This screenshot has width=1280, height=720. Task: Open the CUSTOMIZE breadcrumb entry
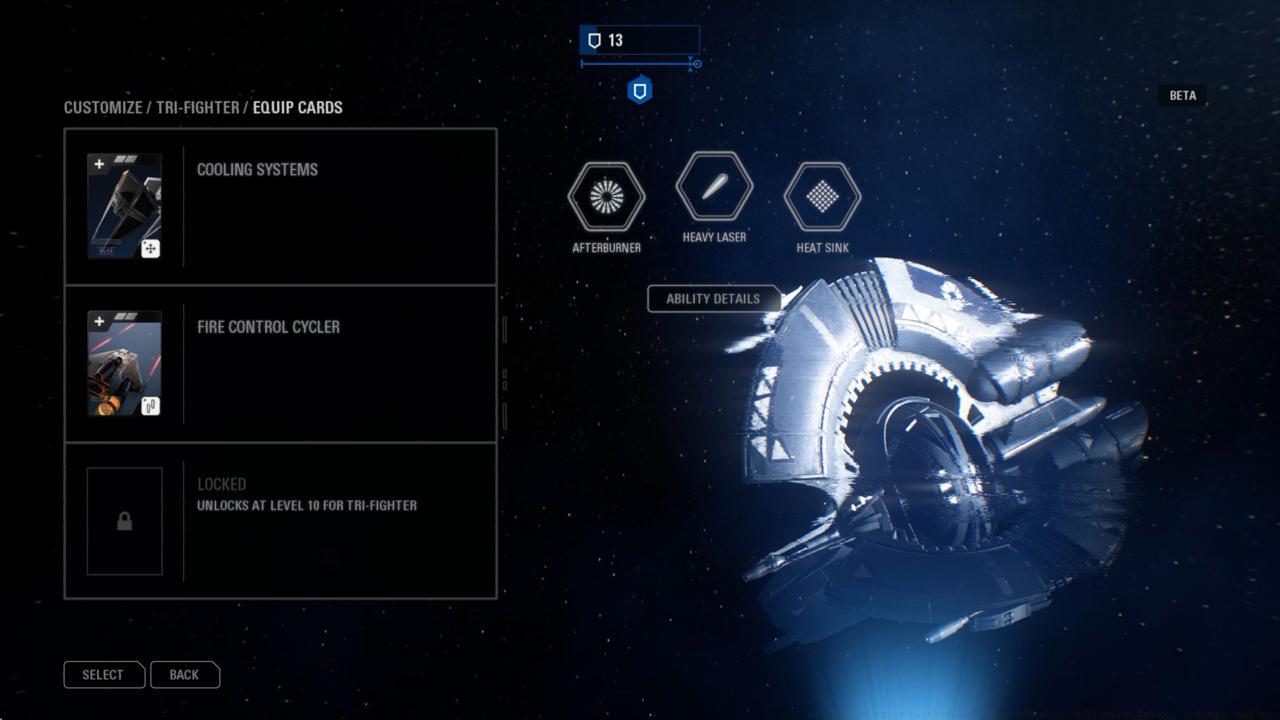pyautogui.click(x=101, y=107)
